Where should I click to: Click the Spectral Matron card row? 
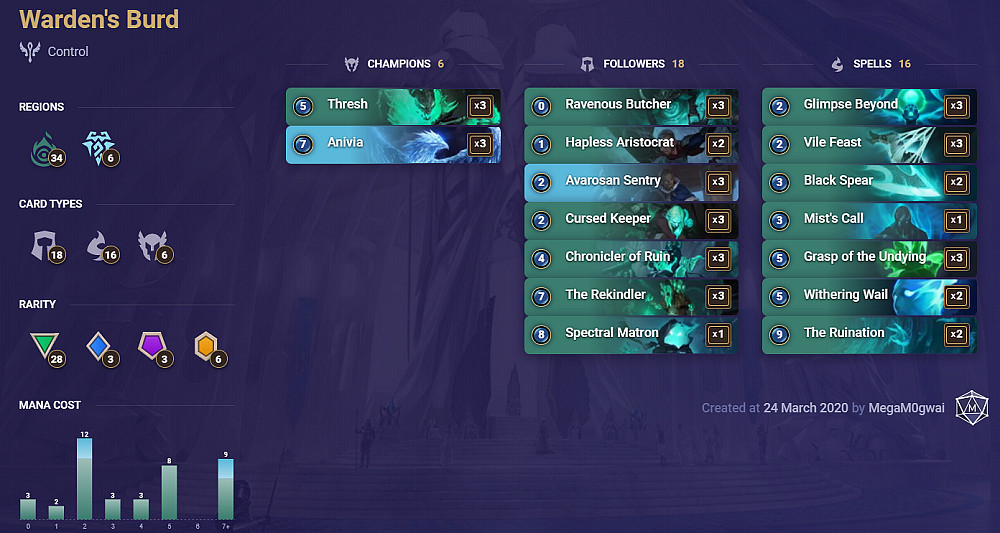click(630, 333)
